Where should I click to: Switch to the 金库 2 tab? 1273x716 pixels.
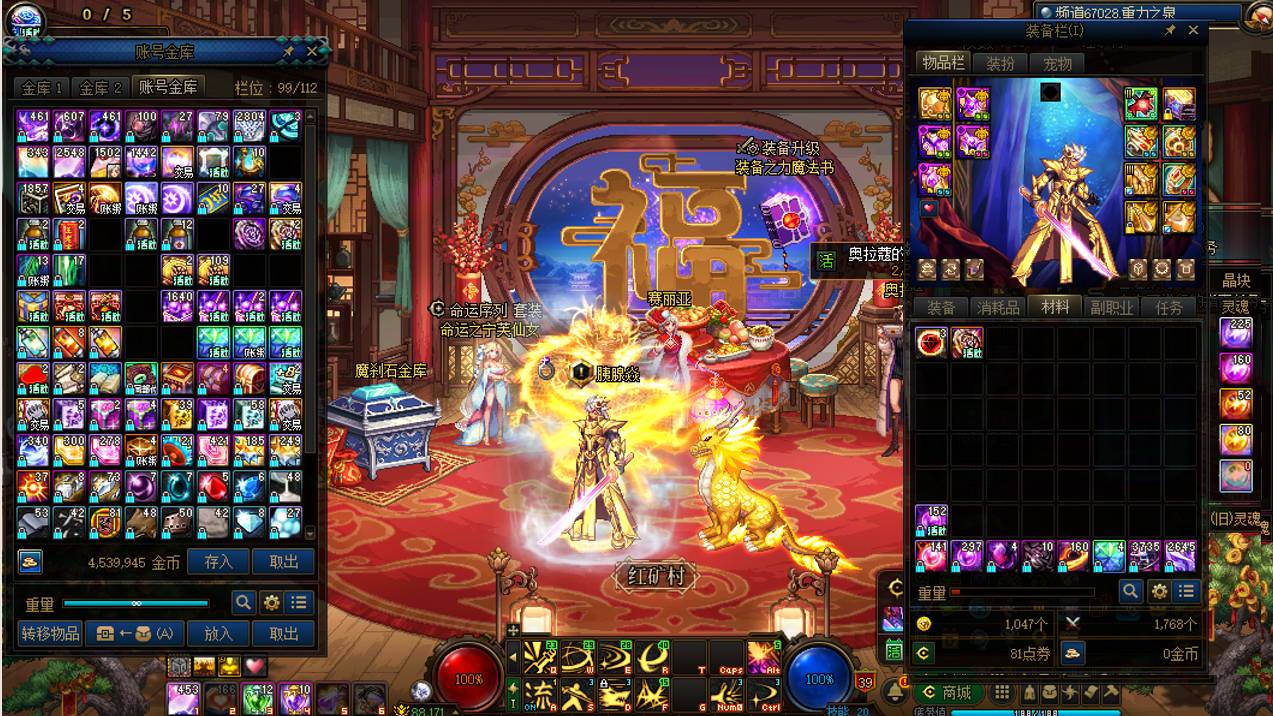pos(101,88)
